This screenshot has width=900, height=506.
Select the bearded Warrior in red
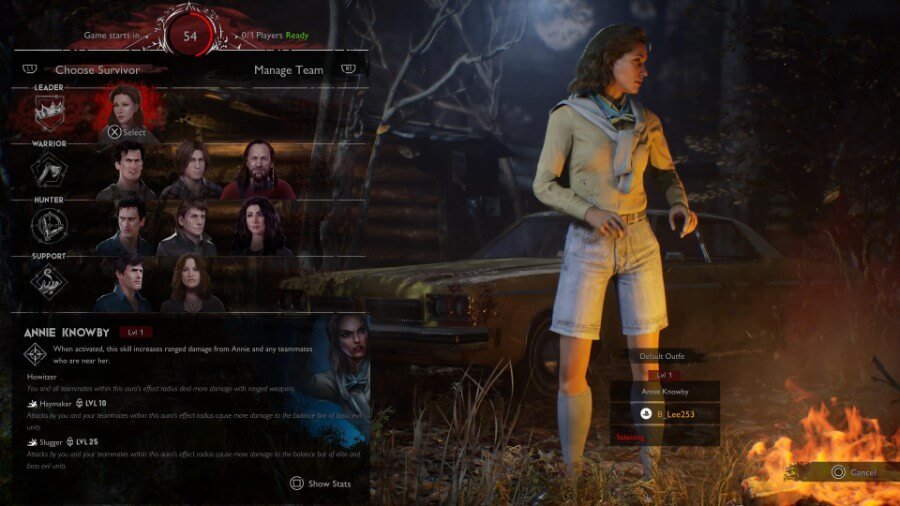pos(258,169)
